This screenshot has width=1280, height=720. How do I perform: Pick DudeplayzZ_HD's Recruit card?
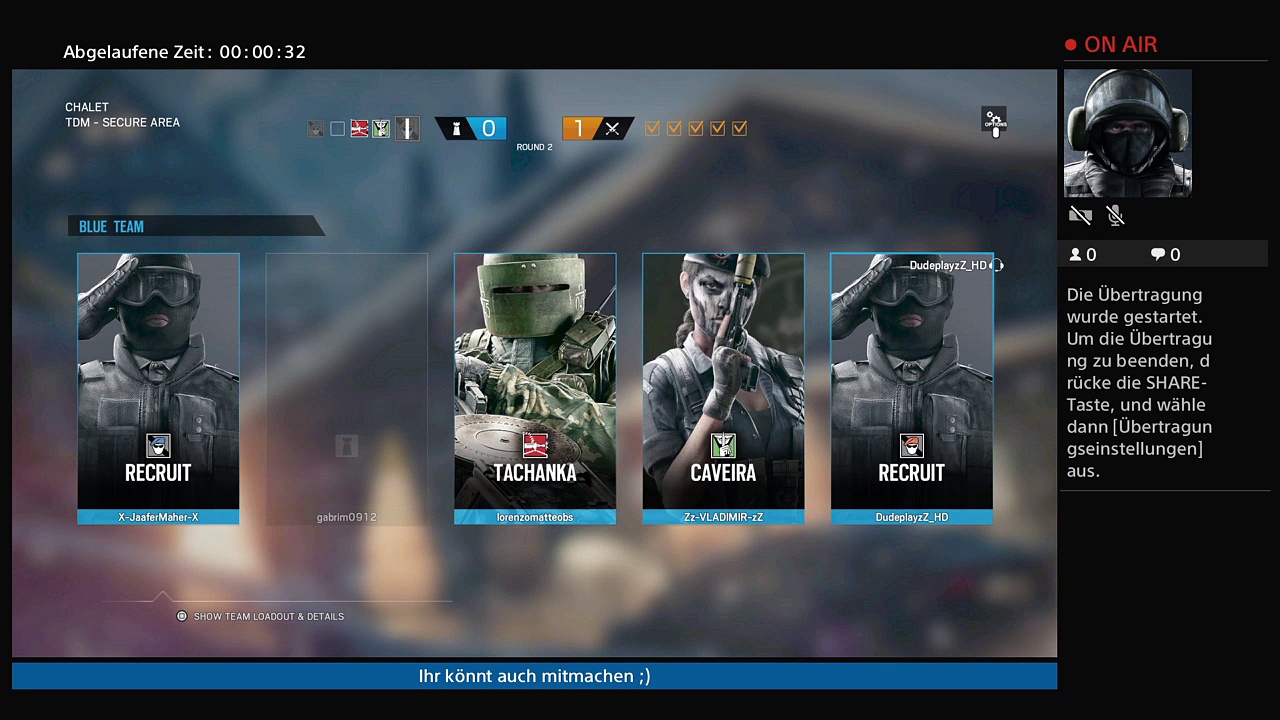coord(911,388)
